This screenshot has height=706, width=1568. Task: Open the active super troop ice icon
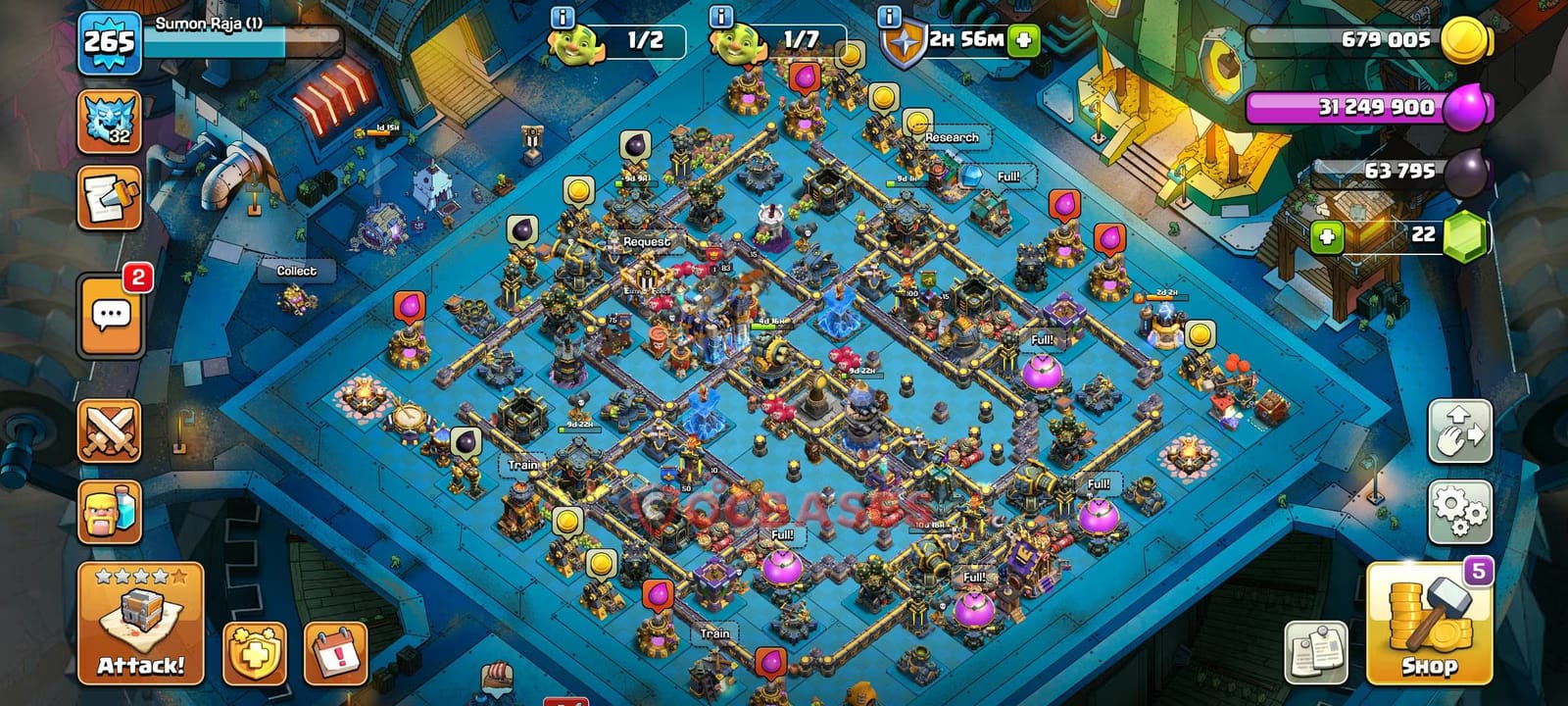click(x=111, y=121)
